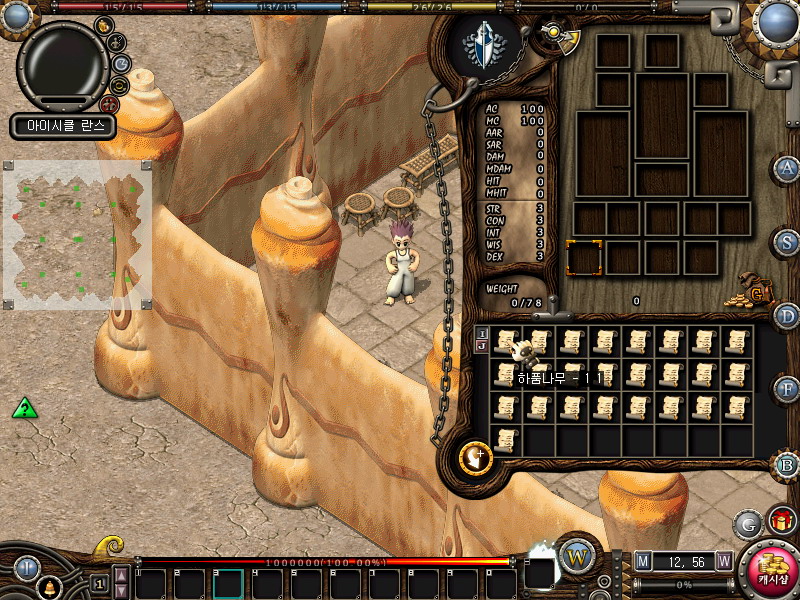Open the A side-panel button

[788, 168]
